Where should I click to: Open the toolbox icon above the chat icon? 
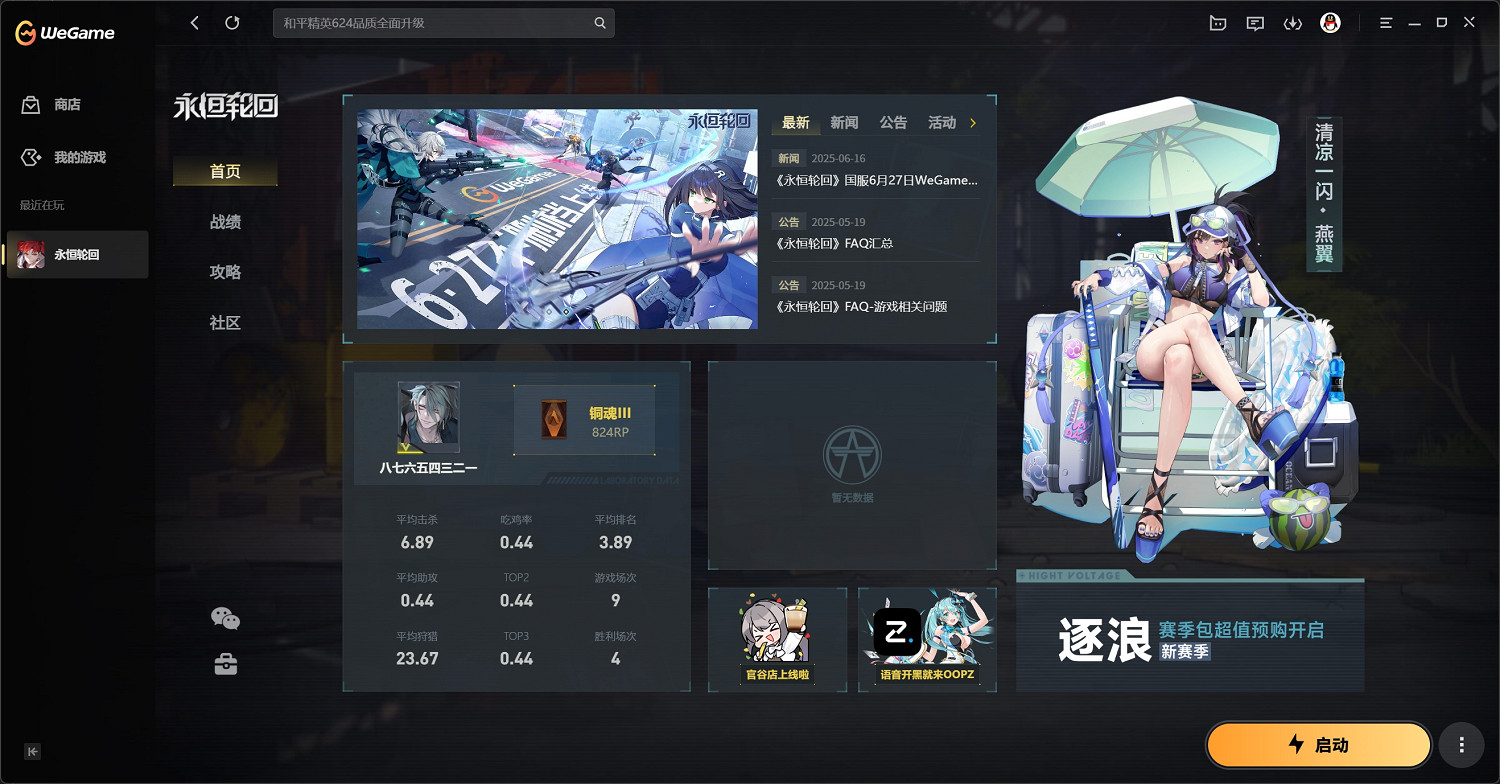(x=227, y=662)
